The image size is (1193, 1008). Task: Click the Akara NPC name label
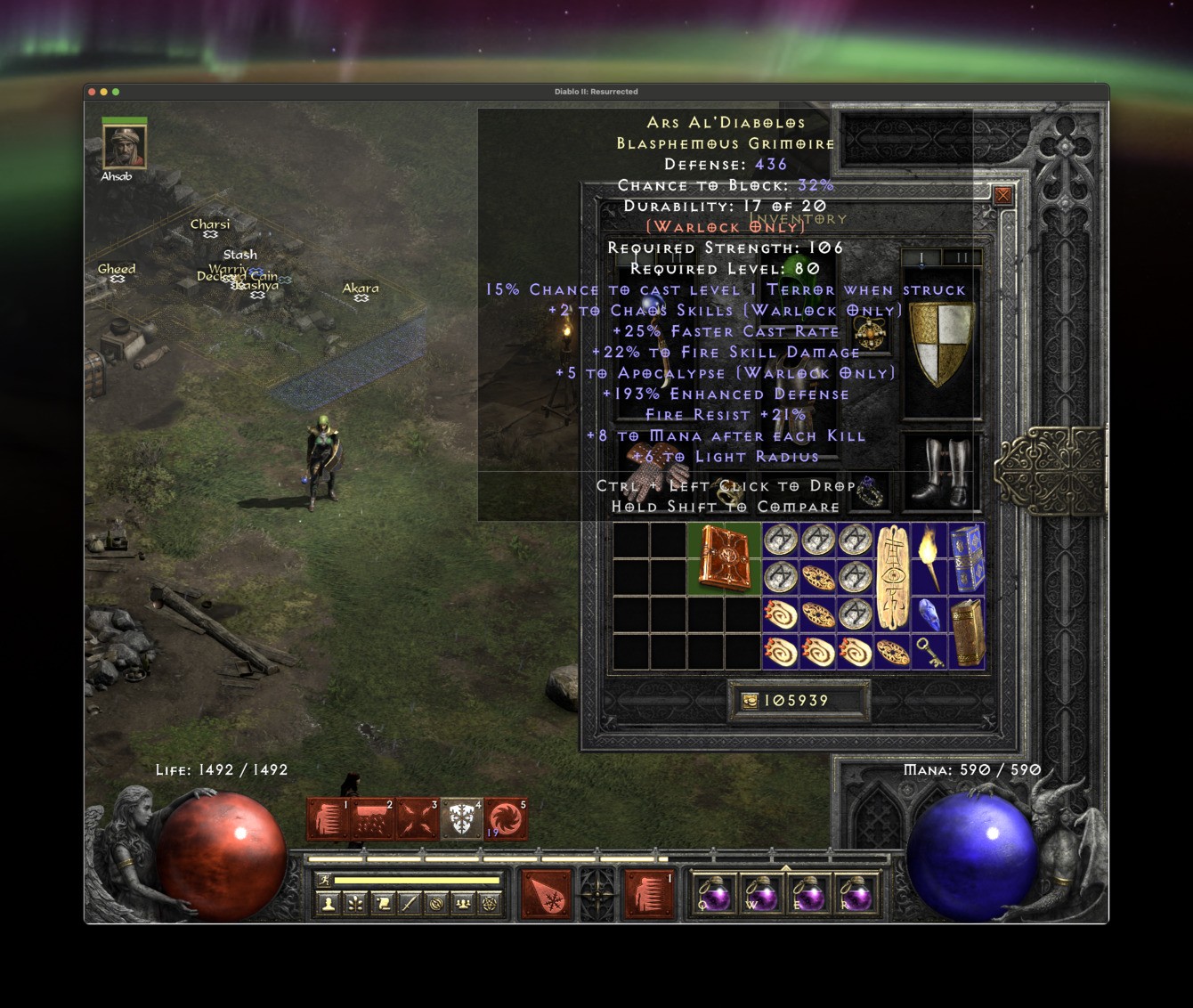360,287
